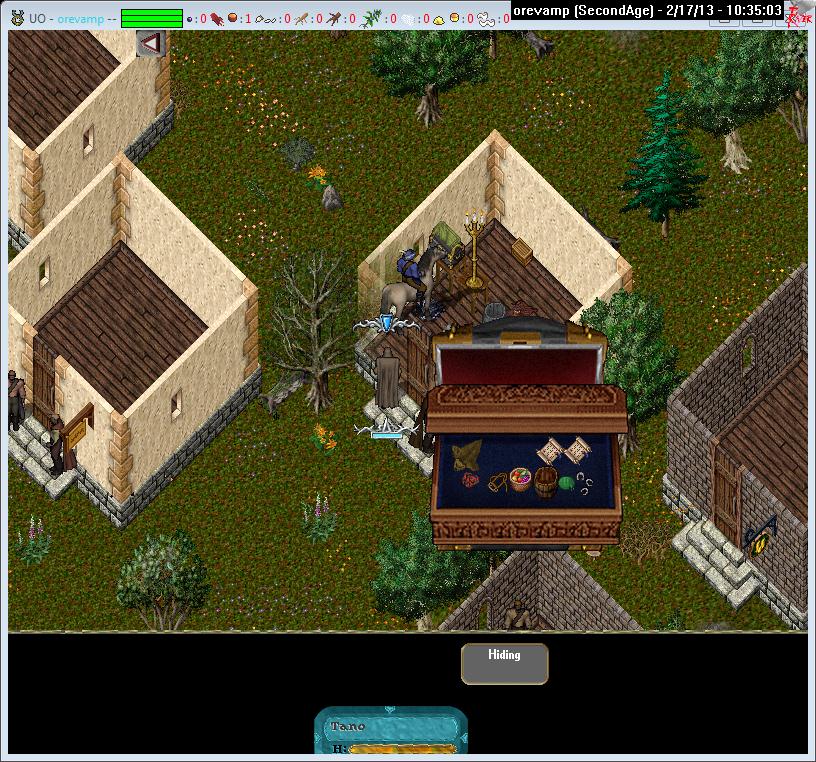The width and height of the screenshot is (816, 762).
Task: Pick the wooden bucket in the chest
Action: pos(546,481)
